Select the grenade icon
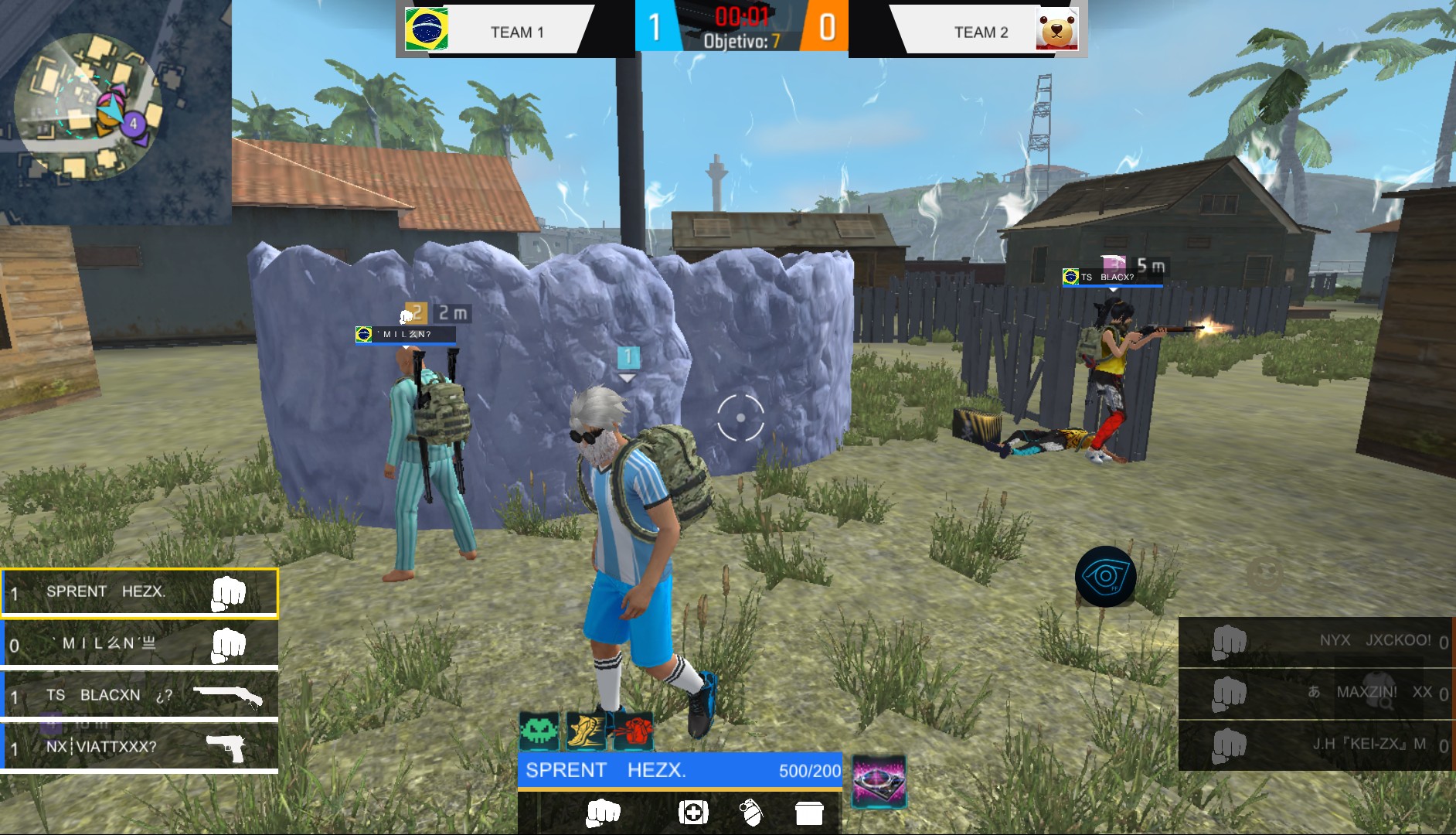The image size is (1456, 835). click(x=752, y=813)
